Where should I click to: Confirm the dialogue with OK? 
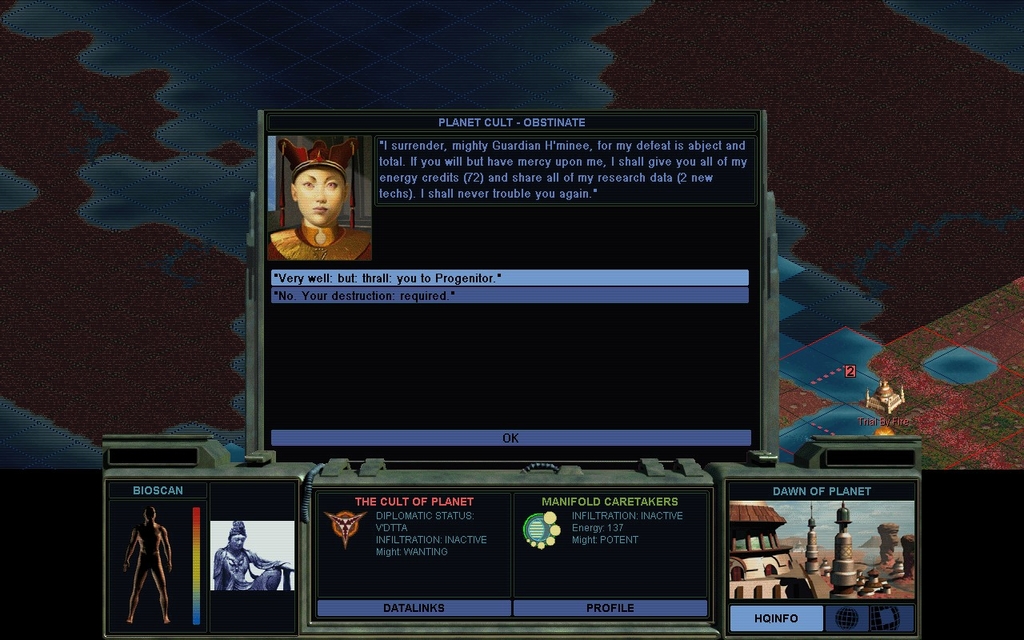[x=510, y=438]
